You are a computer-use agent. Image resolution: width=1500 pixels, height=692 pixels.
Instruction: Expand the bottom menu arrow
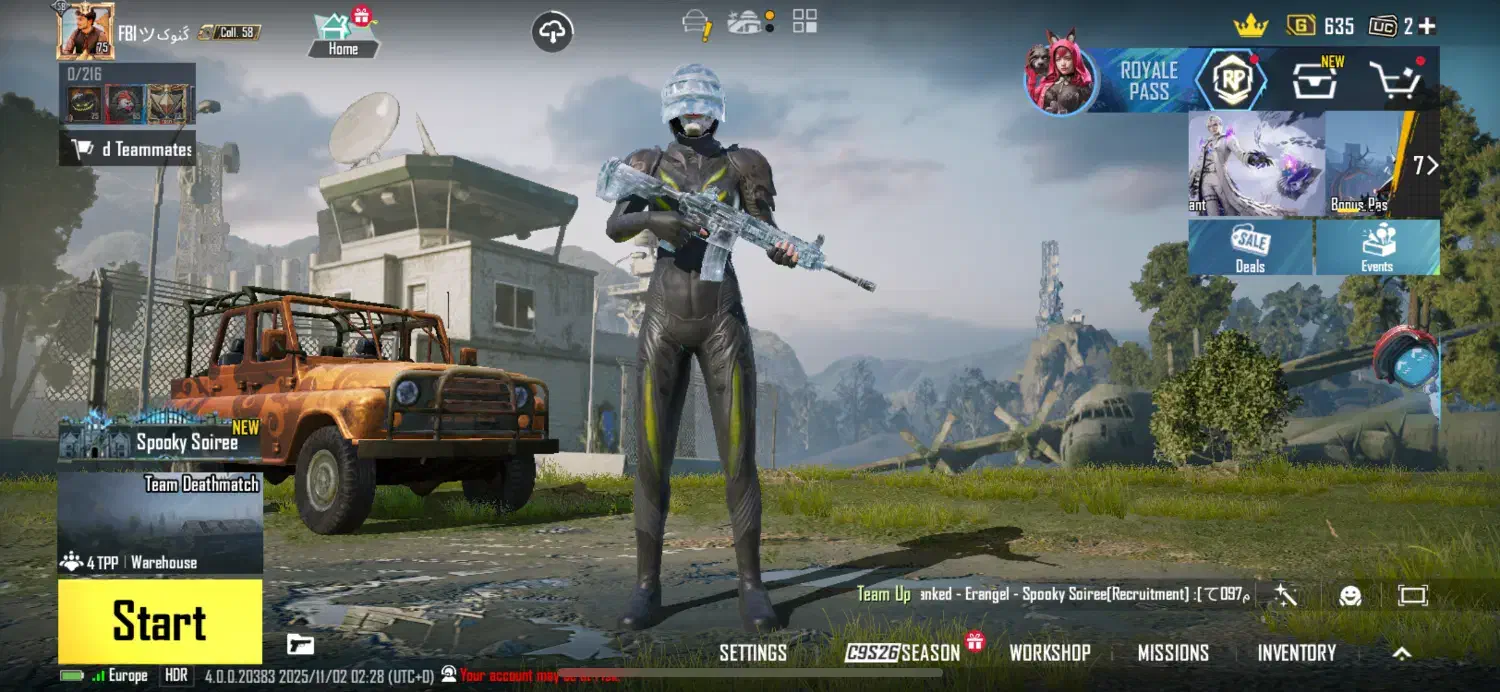click(1402, 653)
